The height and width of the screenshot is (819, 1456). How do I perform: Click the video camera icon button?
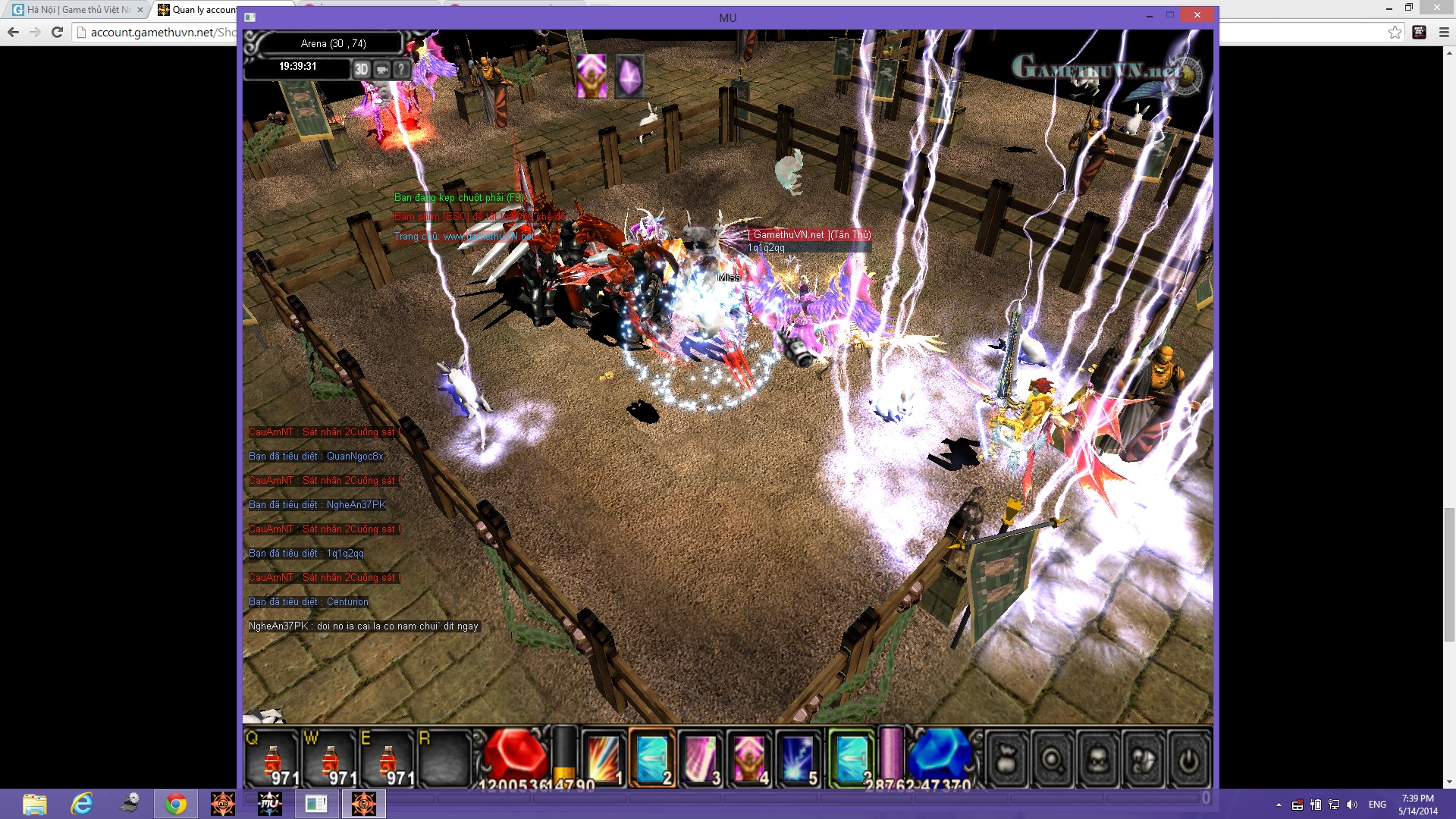(x=381, y=69)
